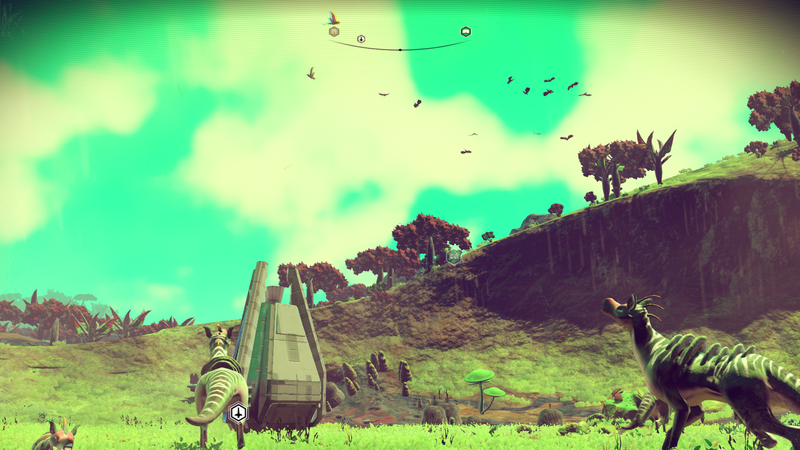
Task: Click the faint hexagon marker on the hillside
Action: [x=455, y=256]
